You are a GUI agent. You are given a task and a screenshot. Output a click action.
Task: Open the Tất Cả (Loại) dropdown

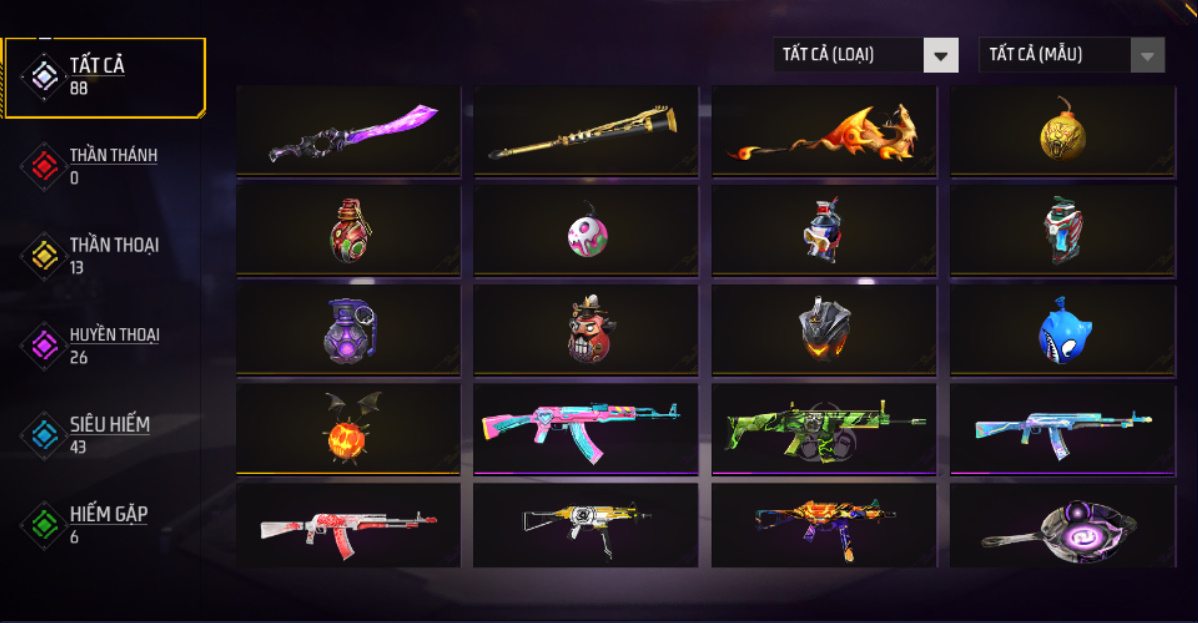point(865,55)
